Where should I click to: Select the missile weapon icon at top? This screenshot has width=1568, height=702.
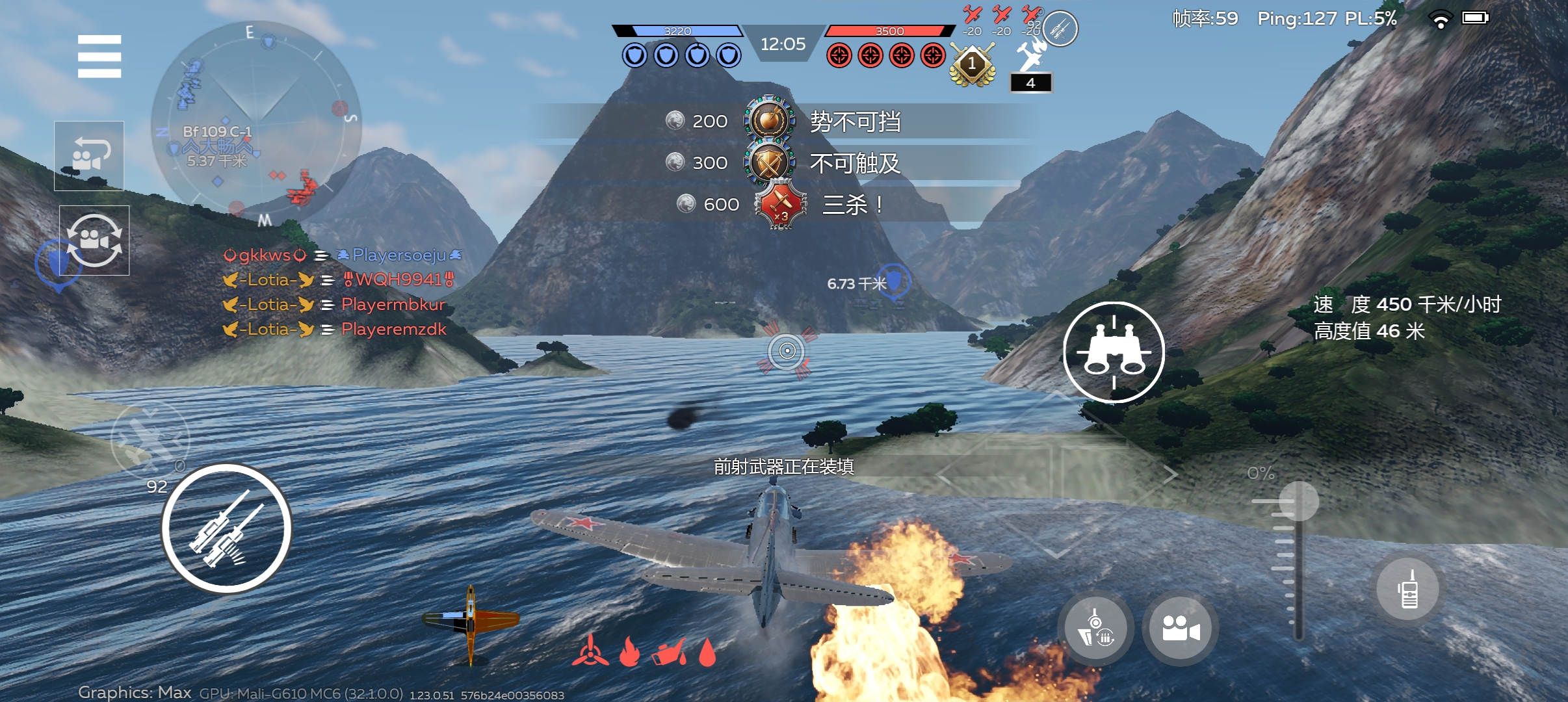(x=1060, y=29)
